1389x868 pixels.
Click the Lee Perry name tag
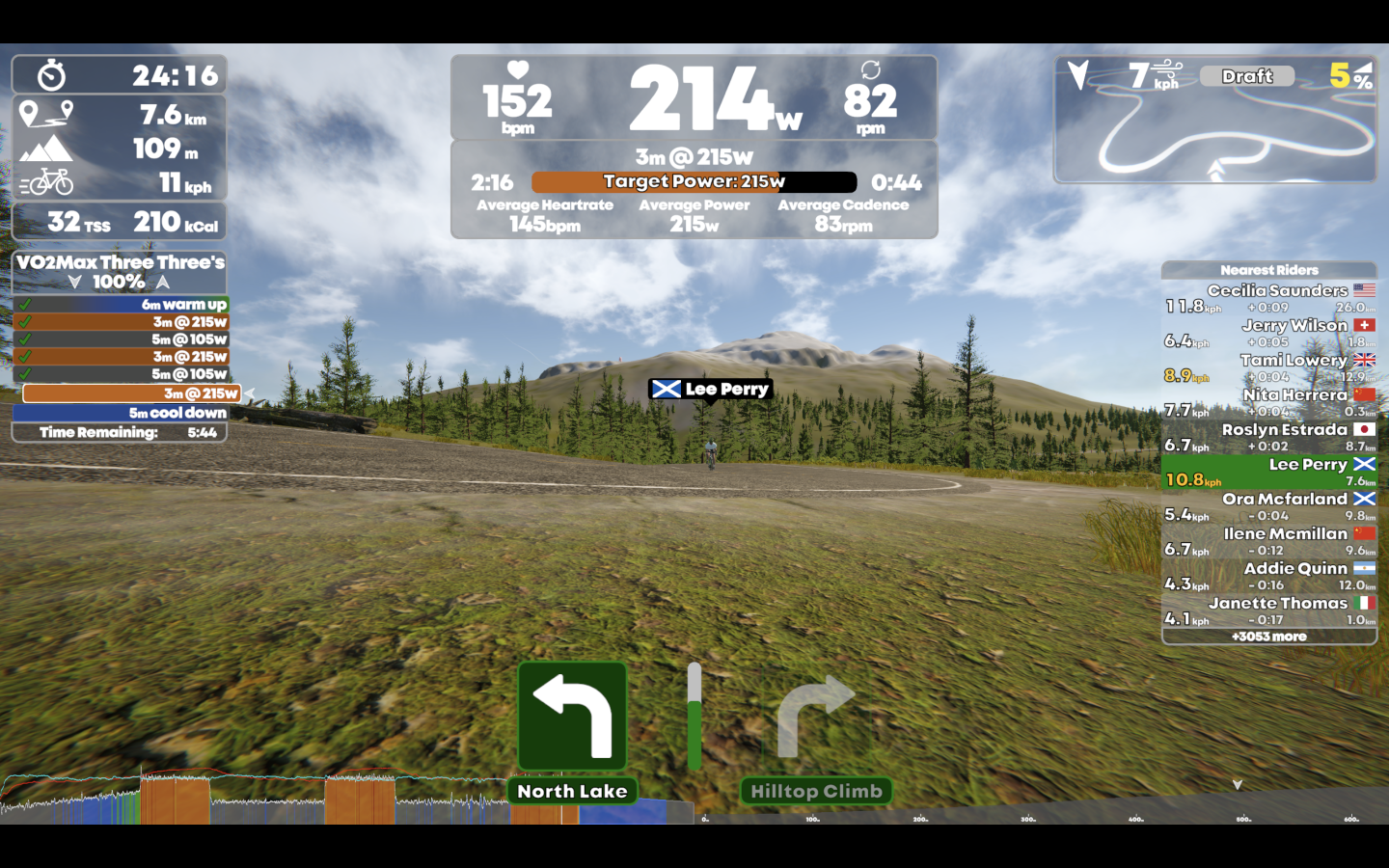[x=711, y=390]
